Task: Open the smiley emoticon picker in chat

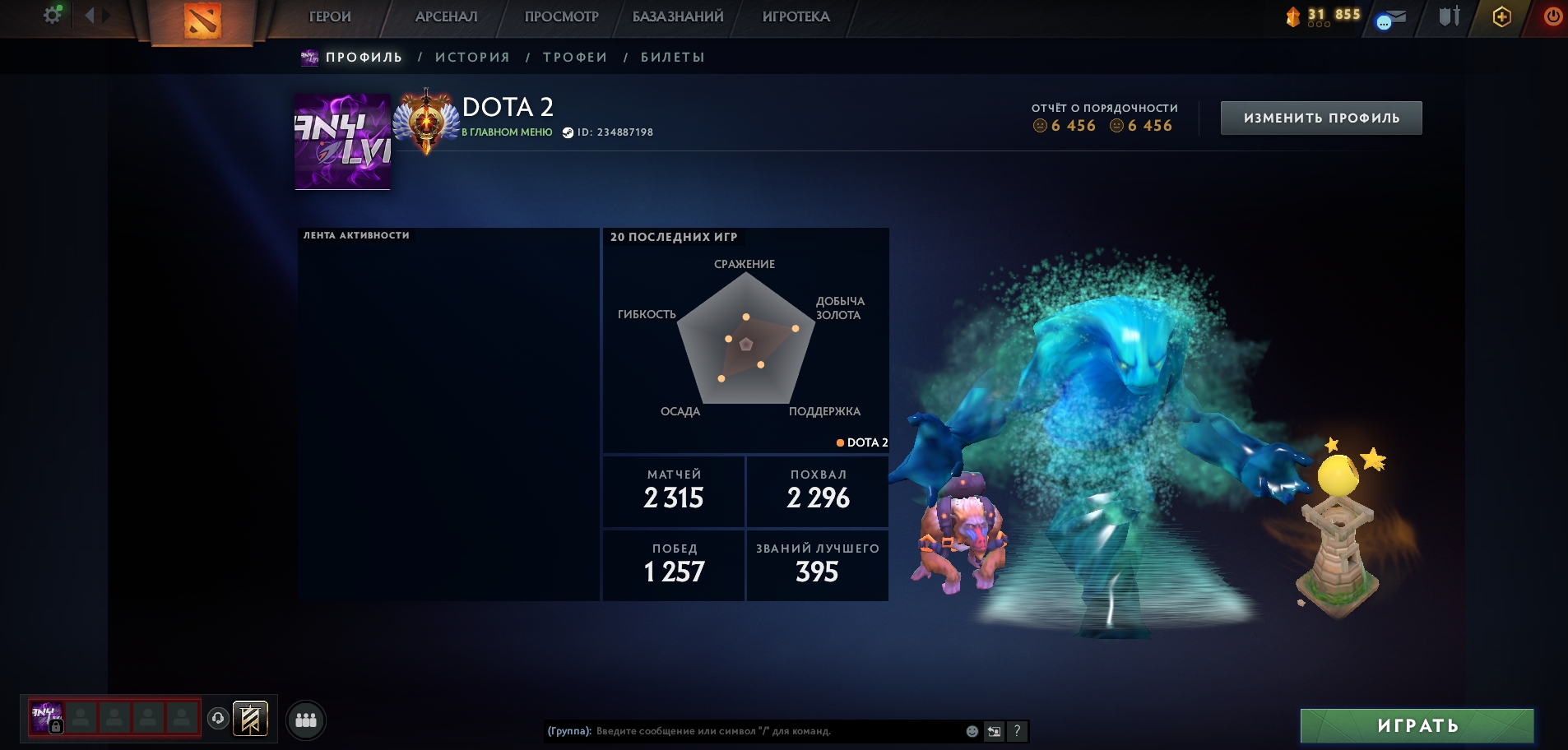Action: tap(972, 731)
